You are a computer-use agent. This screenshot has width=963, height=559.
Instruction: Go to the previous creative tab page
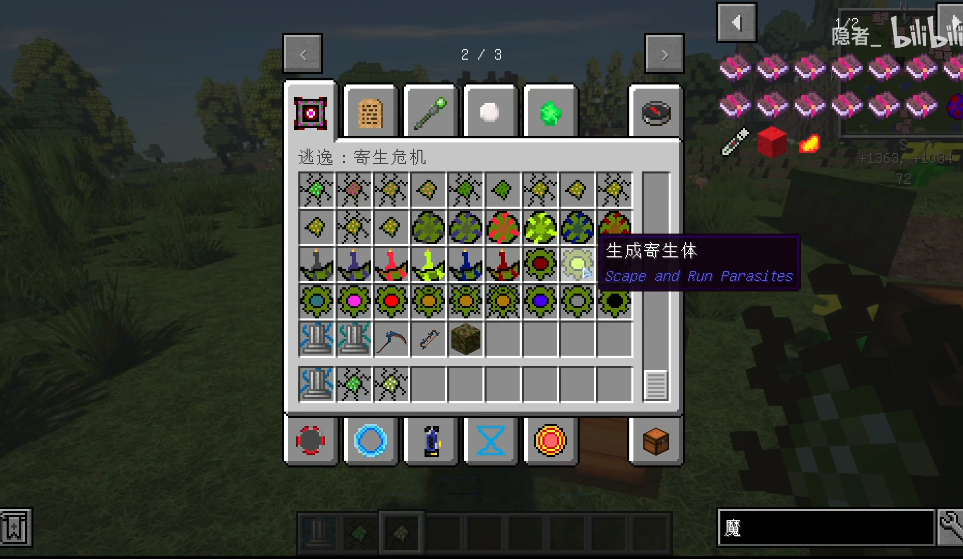pos(303,54)
